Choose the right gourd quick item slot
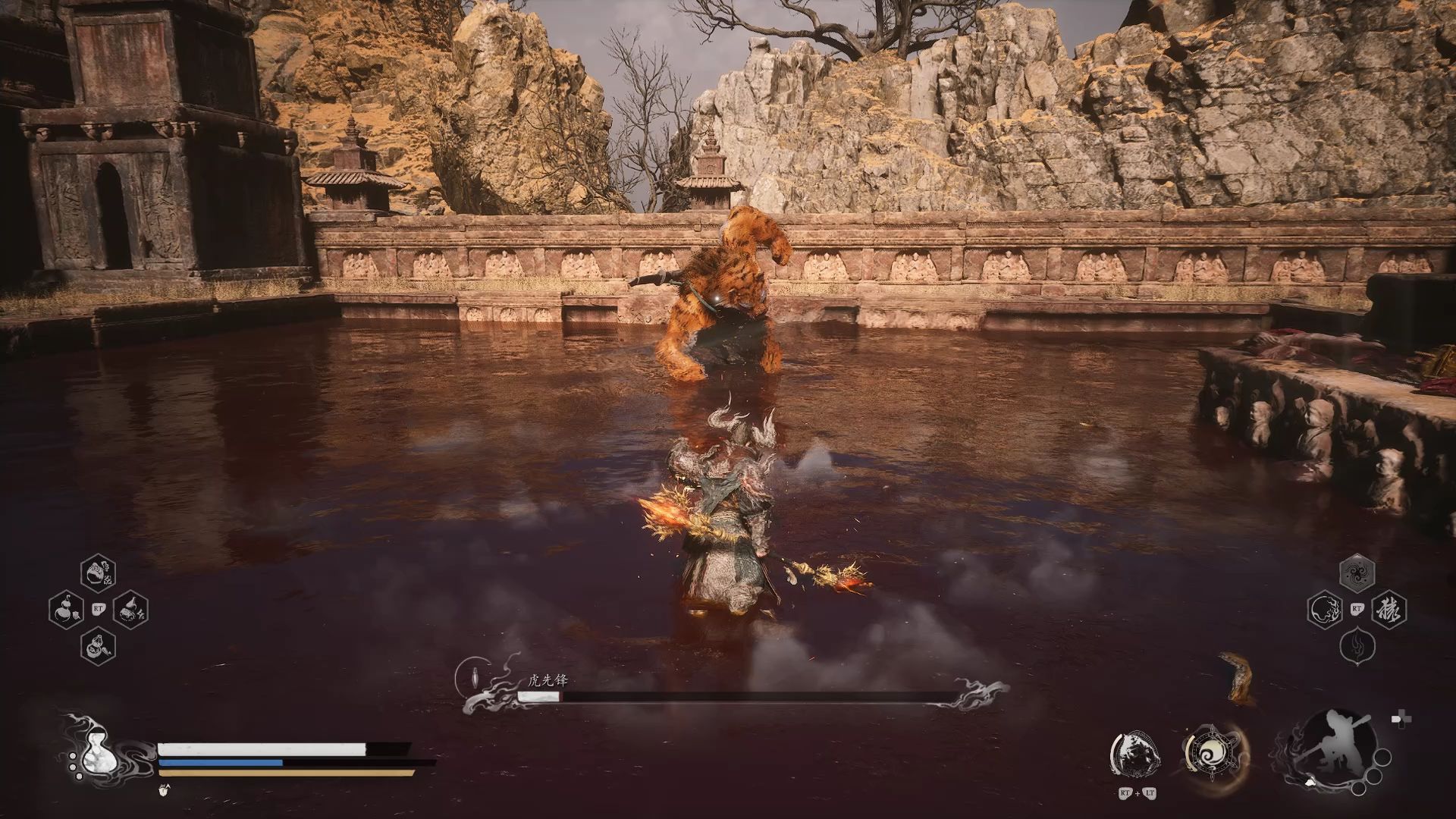 click(130, 610)
